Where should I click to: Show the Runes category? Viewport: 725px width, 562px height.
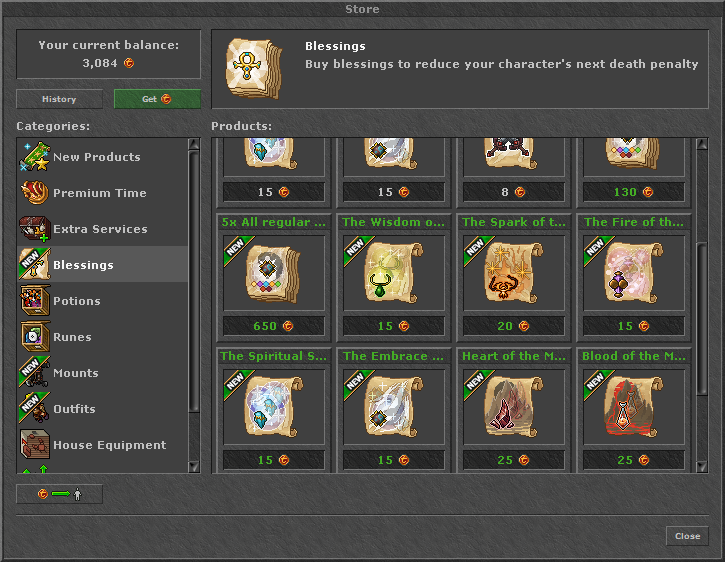point(72,337)
